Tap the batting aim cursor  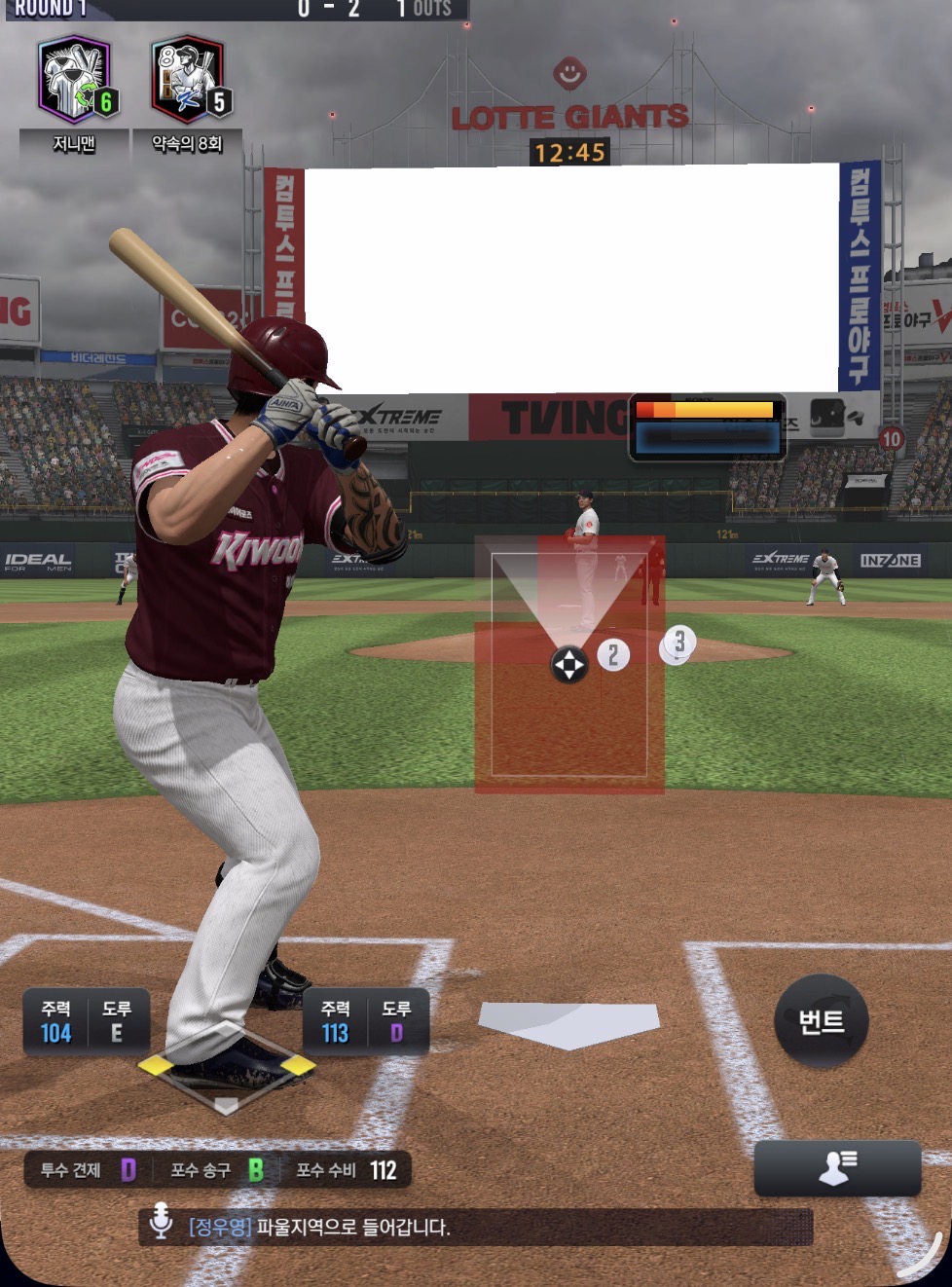[x=569, y=665]
